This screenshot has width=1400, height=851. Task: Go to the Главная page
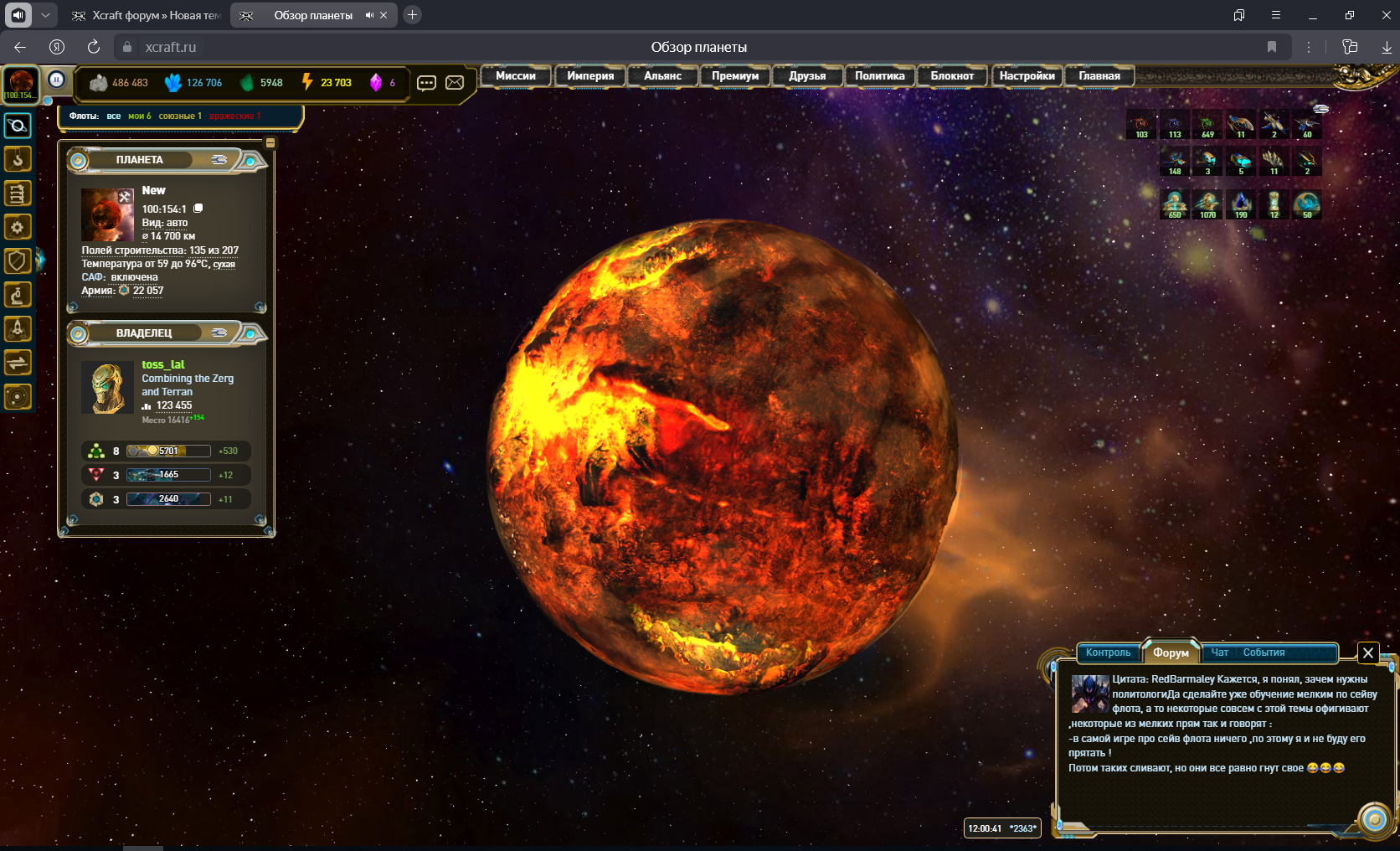(1099, 76)
